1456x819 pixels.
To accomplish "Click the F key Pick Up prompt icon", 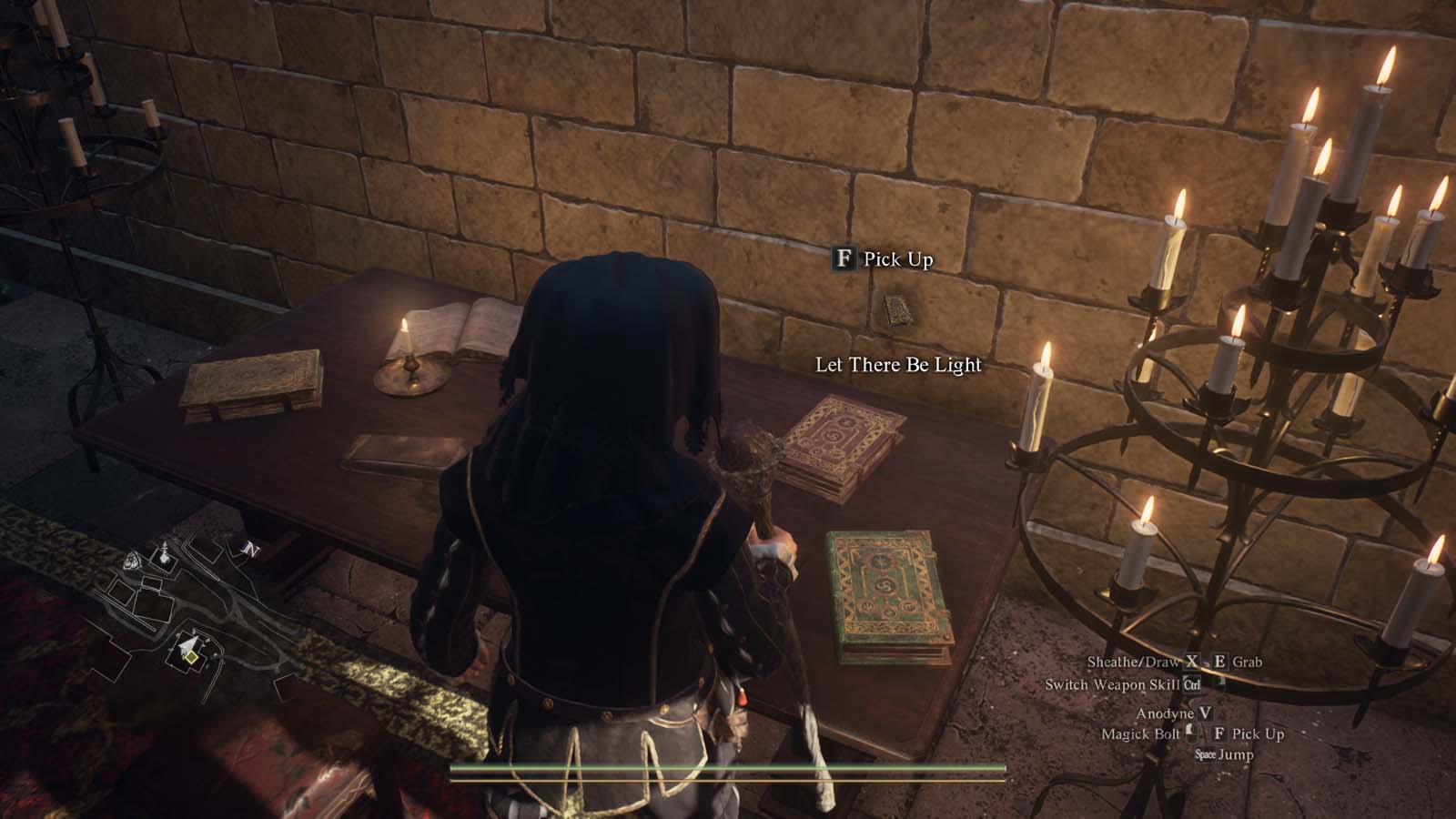I will coord(845,258).
